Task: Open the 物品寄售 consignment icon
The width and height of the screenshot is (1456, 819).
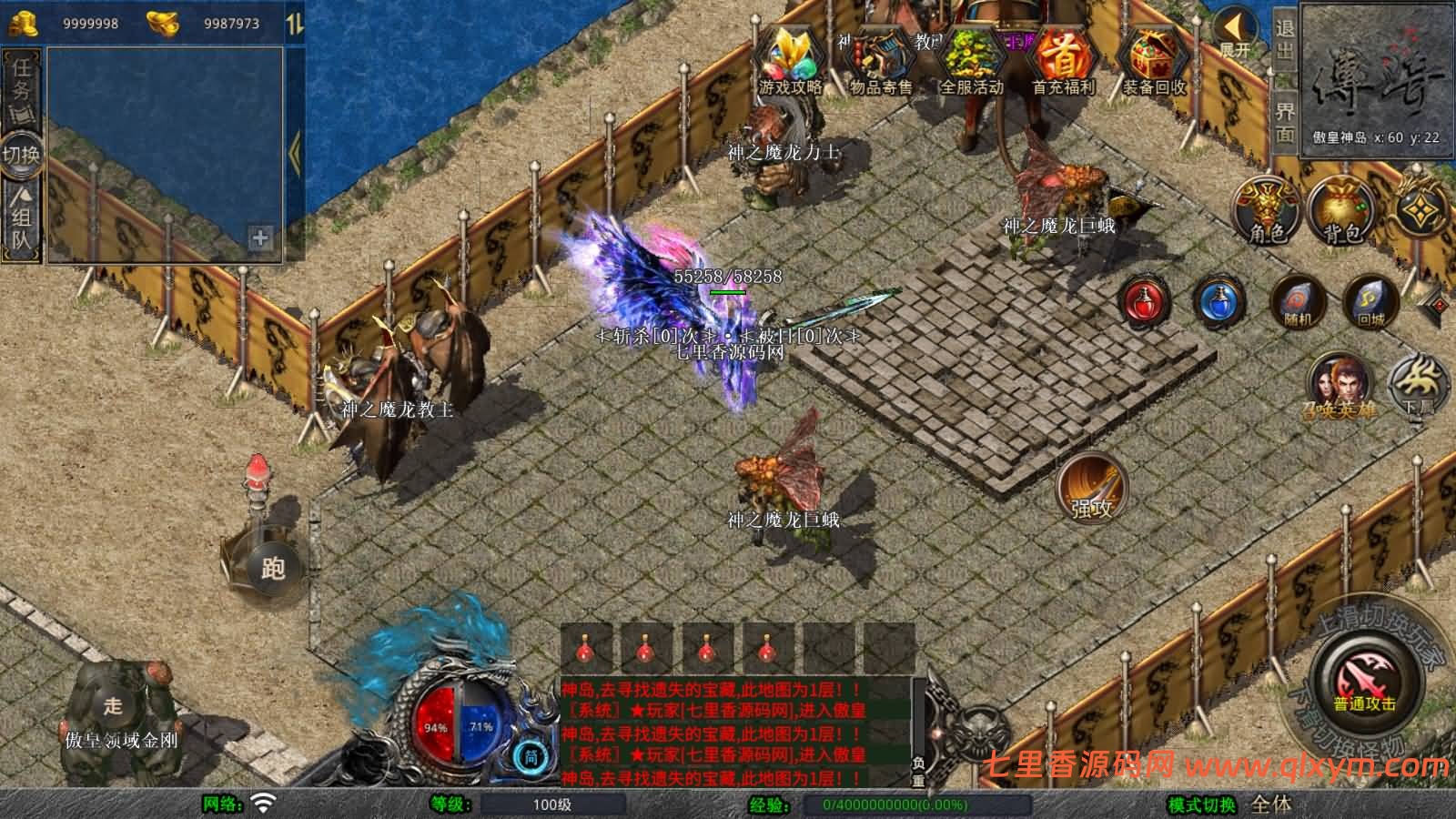Action: click(880, 60)
